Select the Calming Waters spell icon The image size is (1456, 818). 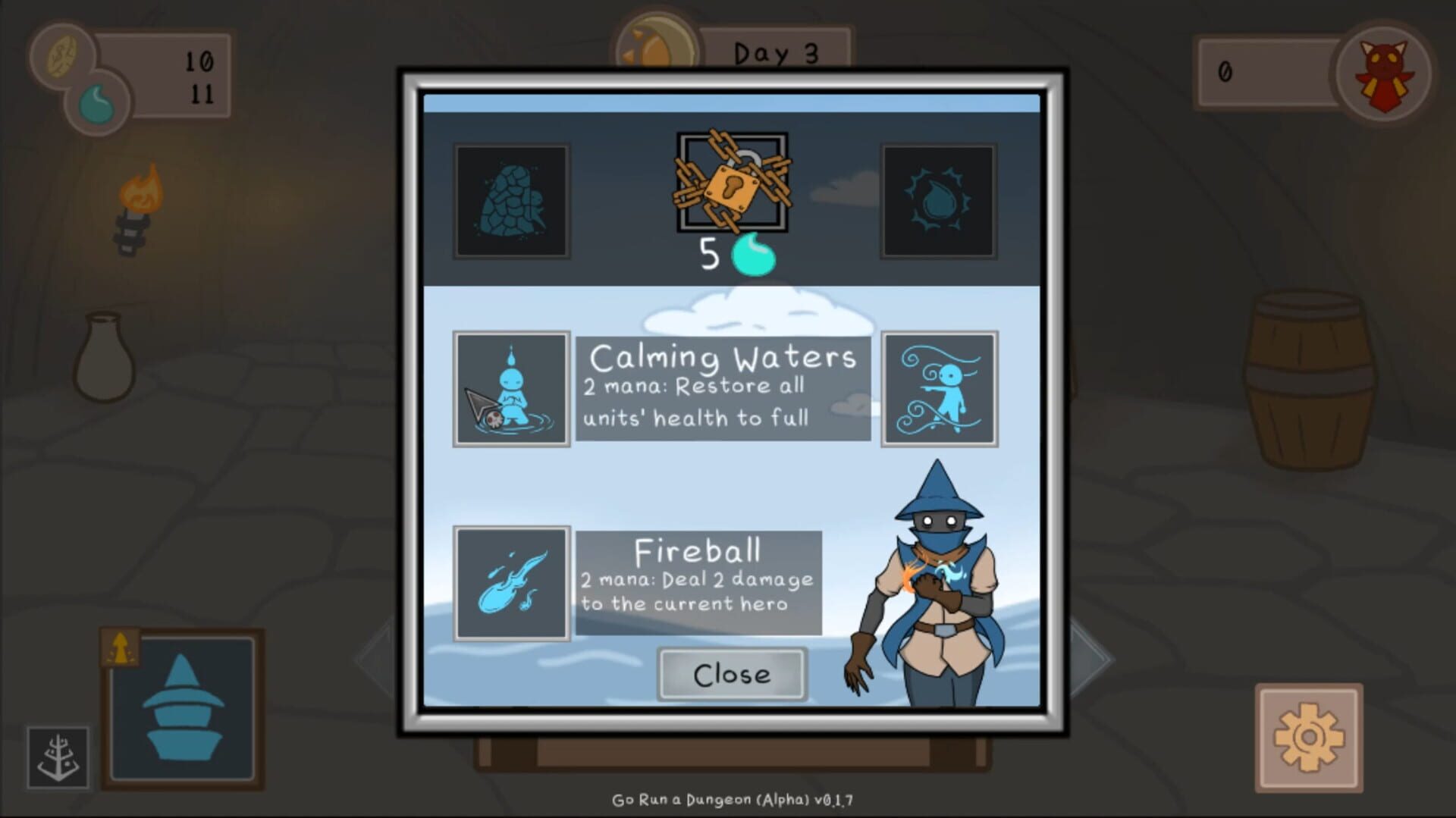click(511, 388)
